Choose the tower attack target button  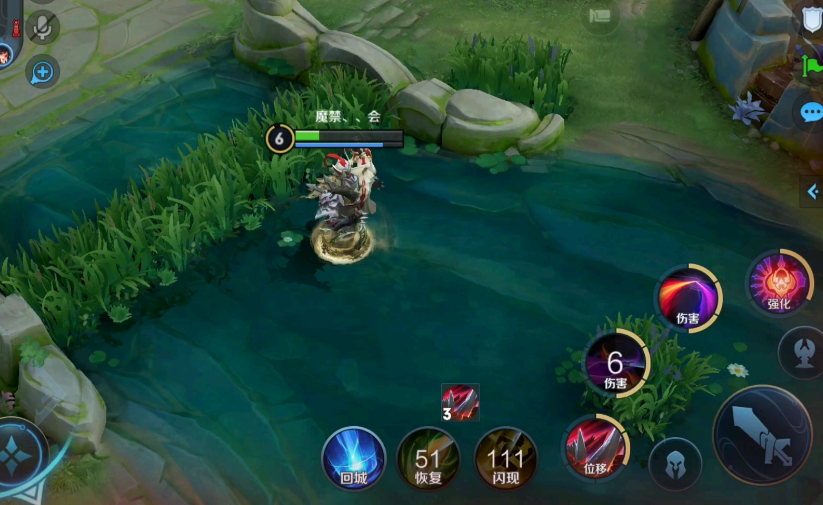click(x=801, y=352)
